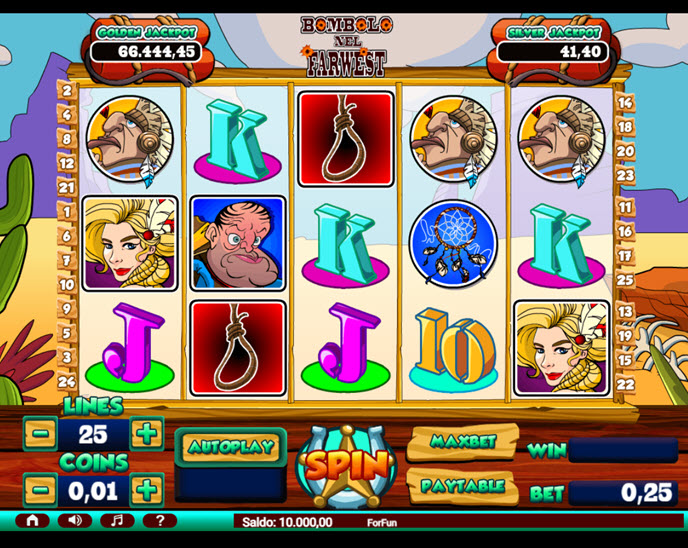Open the Paytable
Screen dimensions: 688x548
[460, 486]
